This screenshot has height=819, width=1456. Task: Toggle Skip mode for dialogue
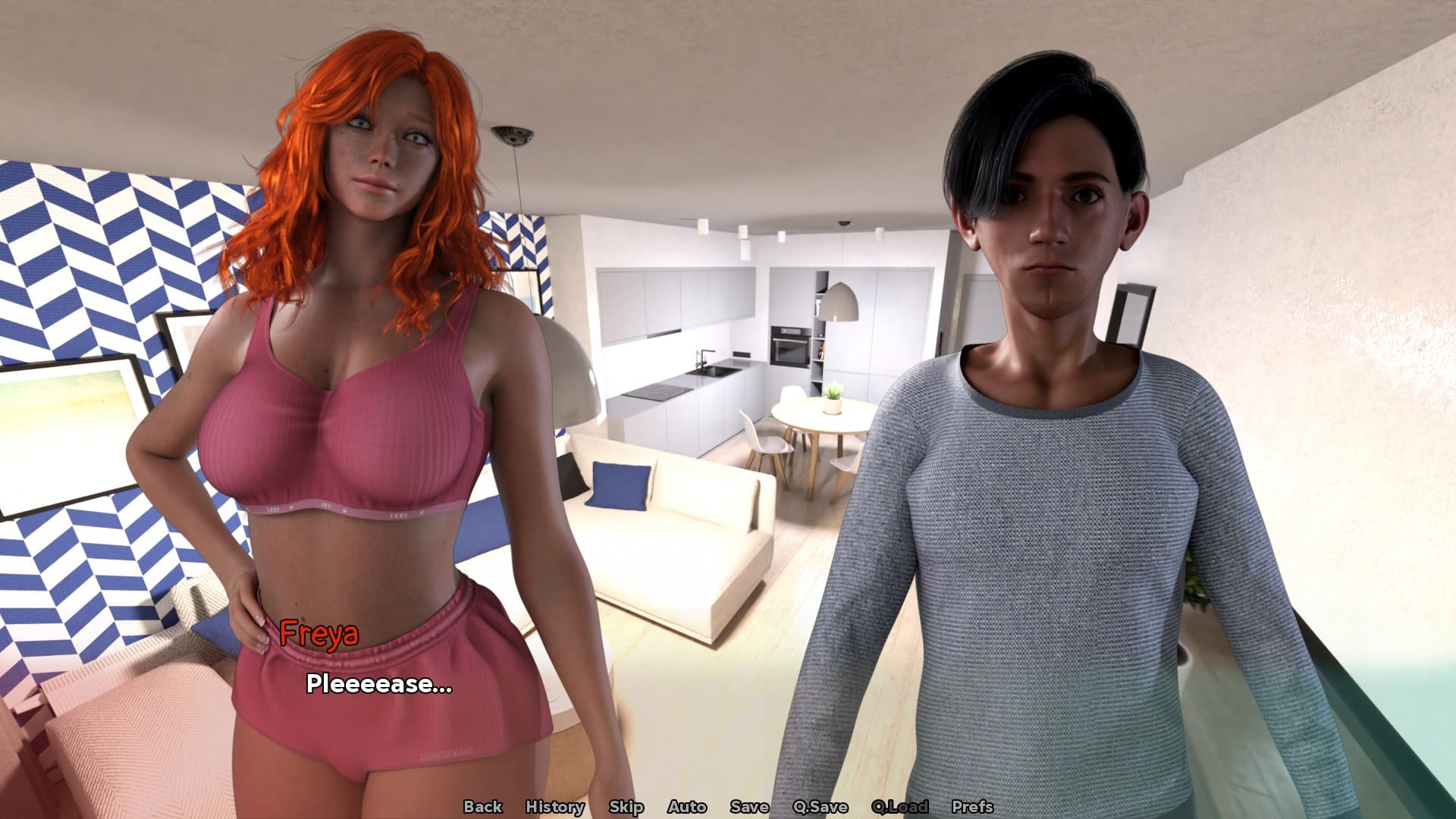pyautogui.click(x=626, y=807)
